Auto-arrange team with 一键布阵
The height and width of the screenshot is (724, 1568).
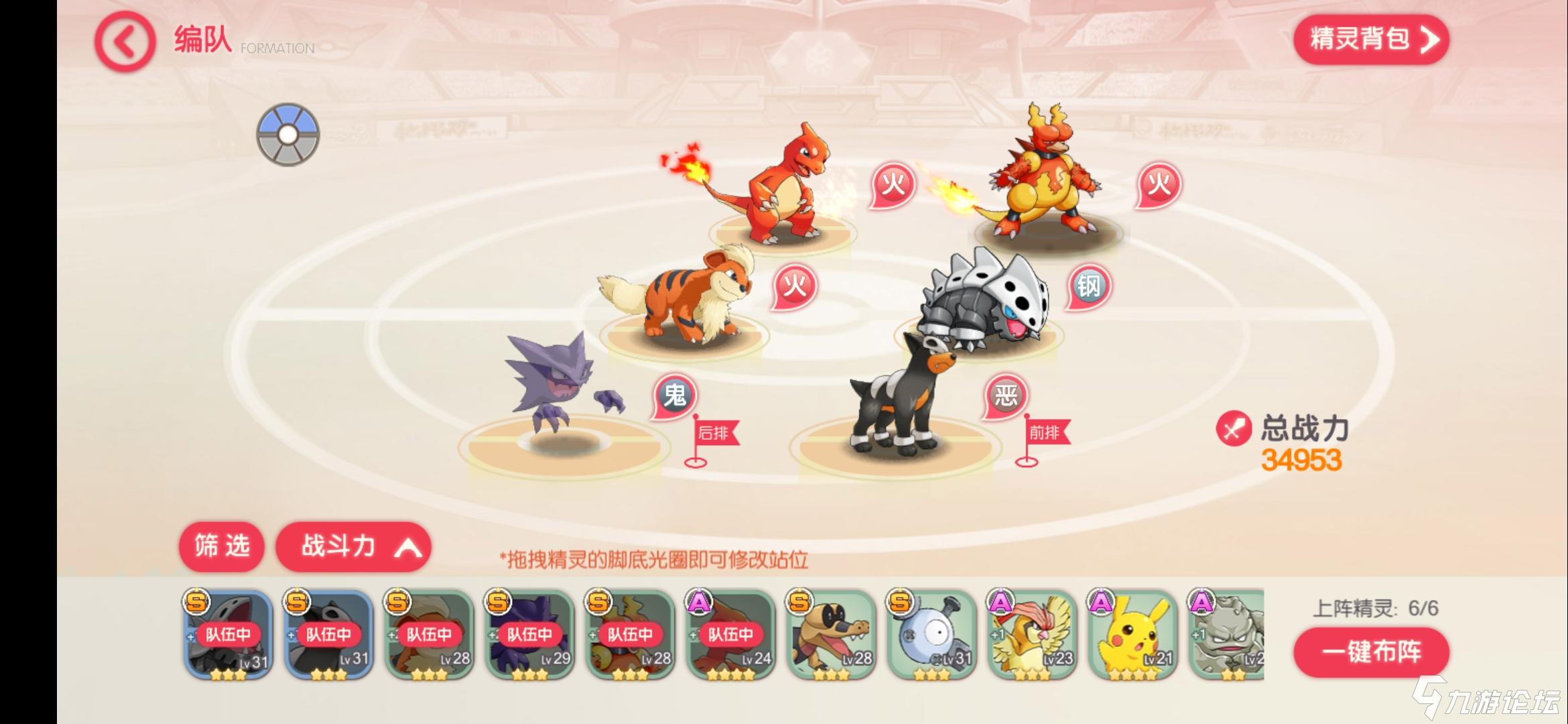1370,652
